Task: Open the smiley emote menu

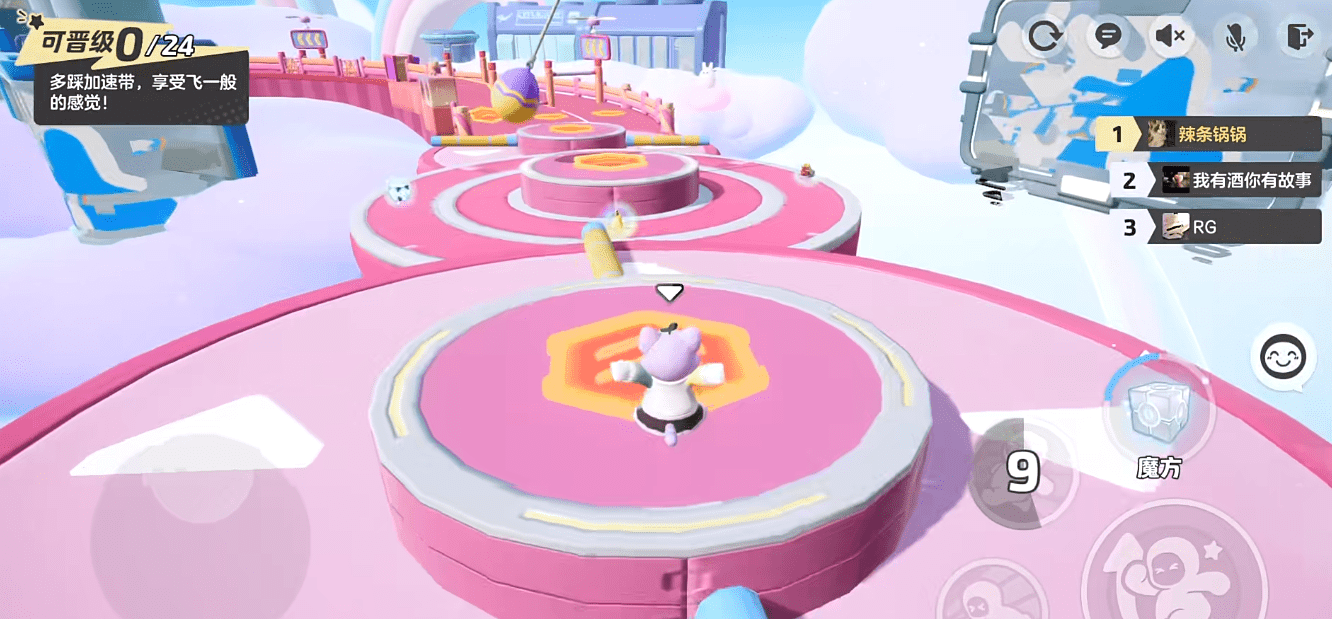Action: coord(1283,358)
